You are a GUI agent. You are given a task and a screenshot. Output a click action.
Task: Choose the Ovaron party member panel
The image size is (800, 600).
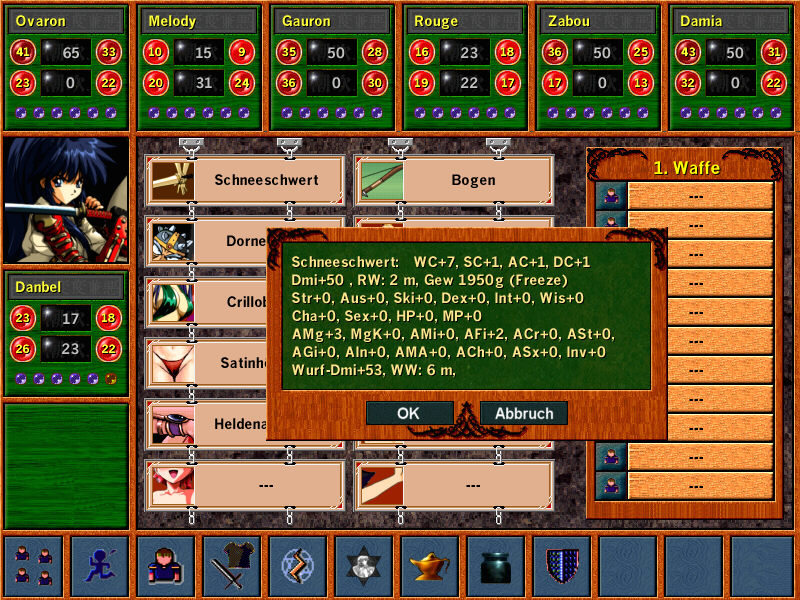tap(67, 67)
